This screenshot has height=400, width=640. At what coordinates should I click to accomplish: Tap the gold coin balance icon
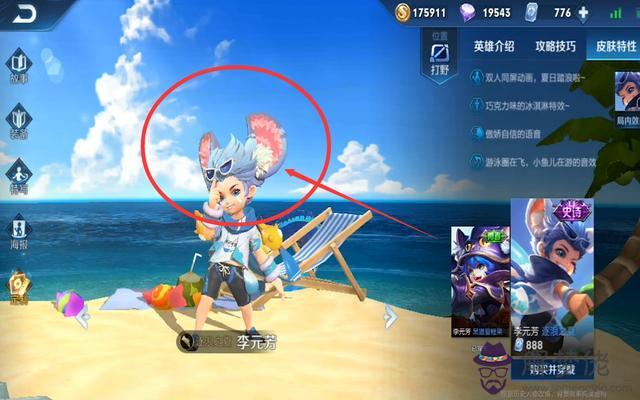click(402, 12)
